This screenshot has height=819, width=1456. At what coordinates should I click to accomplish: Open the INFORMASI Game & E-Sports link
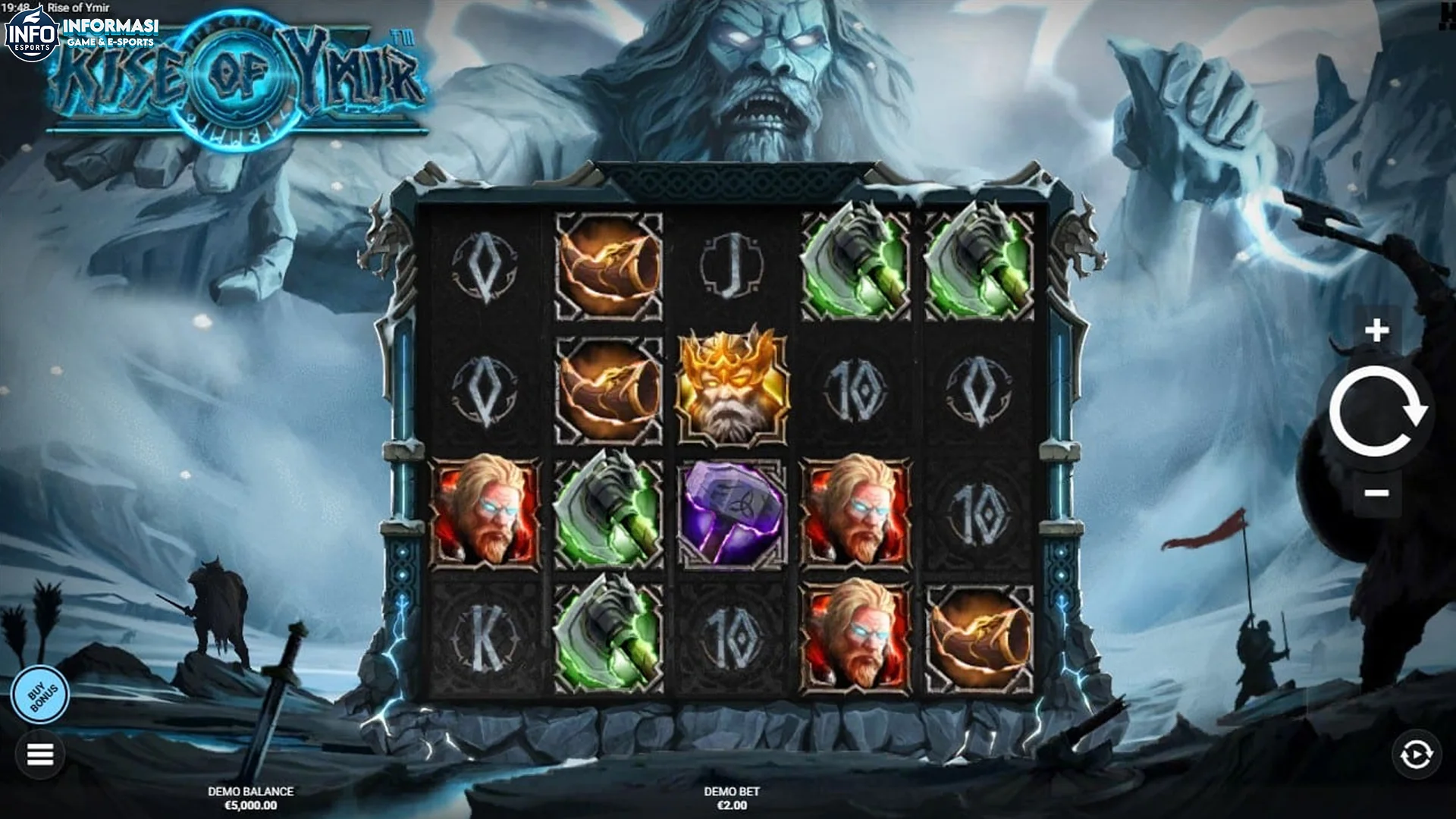pos(110,29)
